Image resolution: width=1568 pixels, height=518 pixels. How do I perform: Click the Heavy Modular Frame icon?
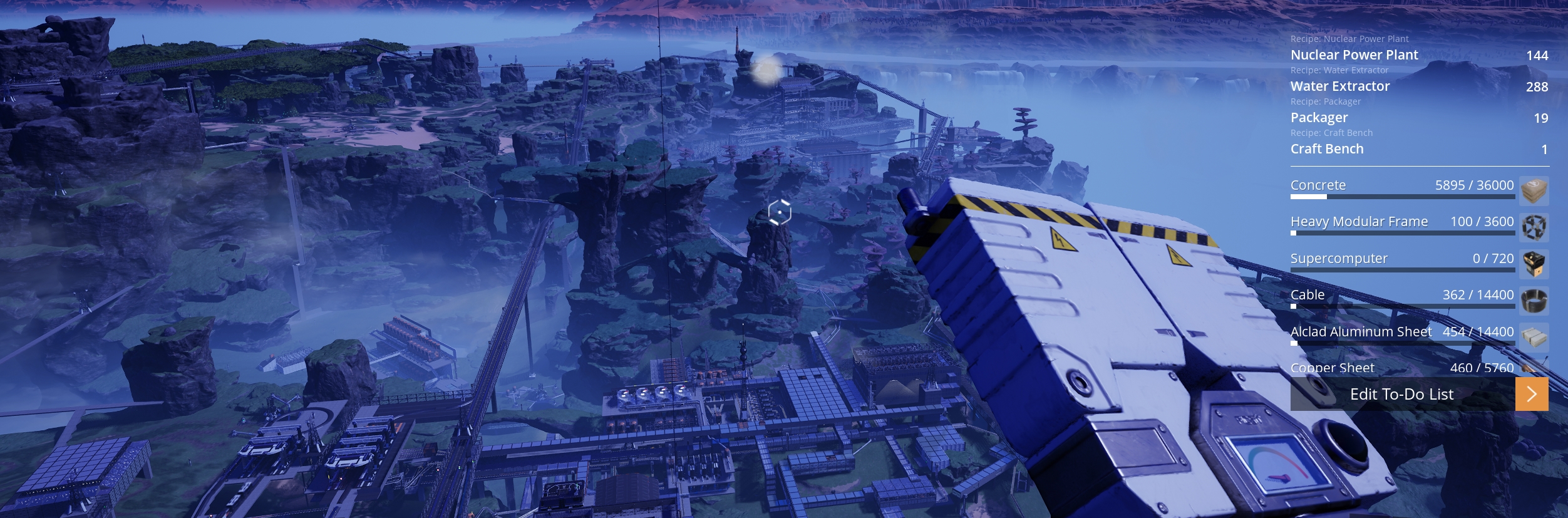tap(1534, 227)
